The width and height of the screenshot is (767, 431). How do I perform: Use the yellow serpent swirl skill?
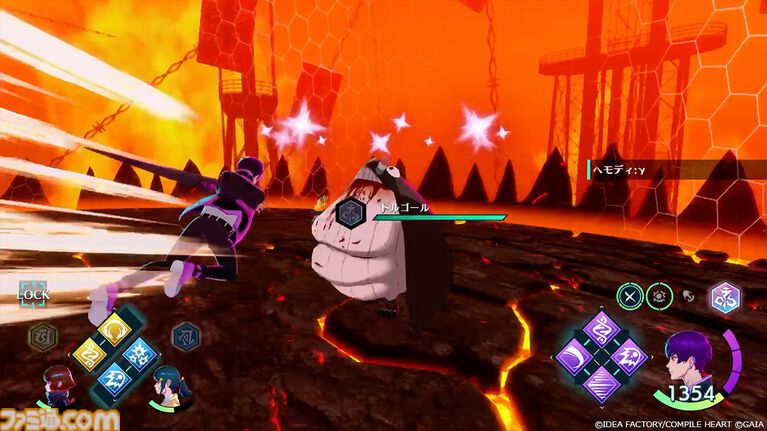coord(91,354)
